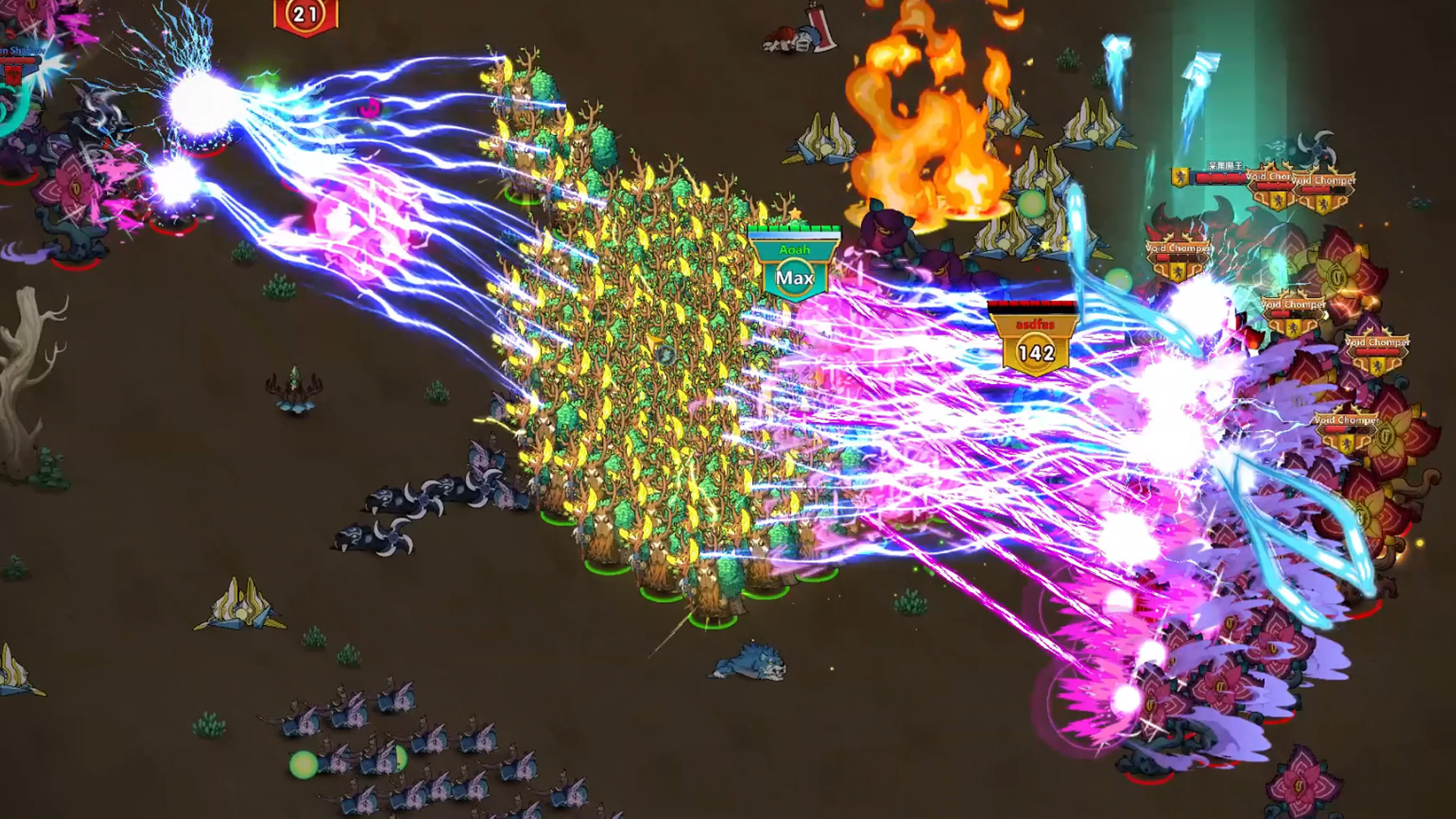The width and height of the screenshot is (1456, 819).
Task: Expand the Max rank label under Aoah
Action: coord(794,278)
